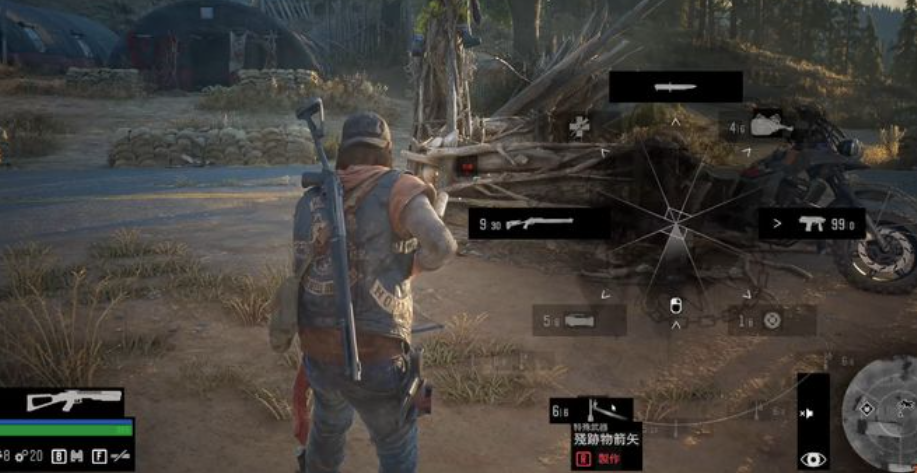Choose the pipe bomb slot showing 5
The height and width of the screenshot is (473, 917).
pyautogui.click(x=579, y=320)
